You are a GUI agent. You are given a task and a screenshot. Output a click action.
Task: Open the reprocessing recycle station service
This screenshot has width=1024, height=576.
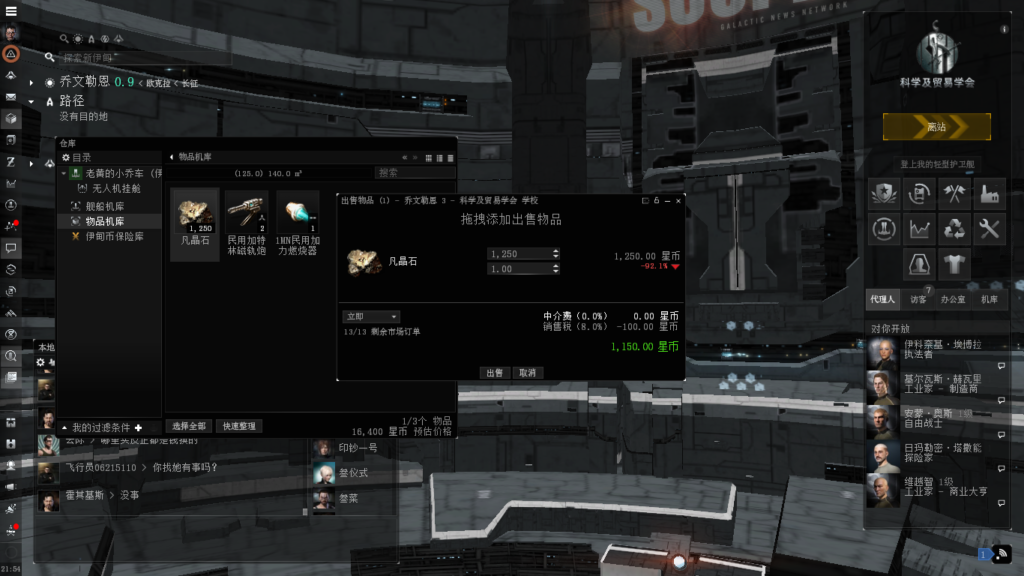point(955,229)
